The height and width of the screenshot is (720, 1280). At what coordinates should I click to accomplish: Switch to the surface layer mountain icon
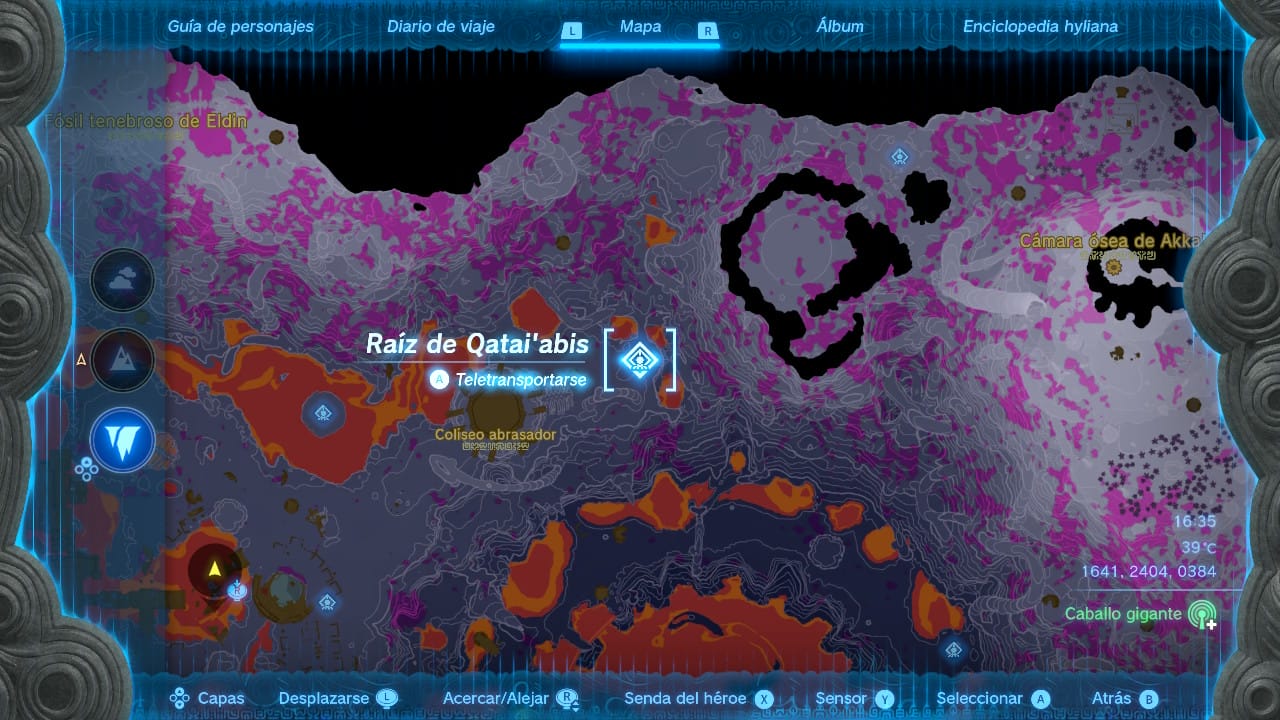point(123,360)
